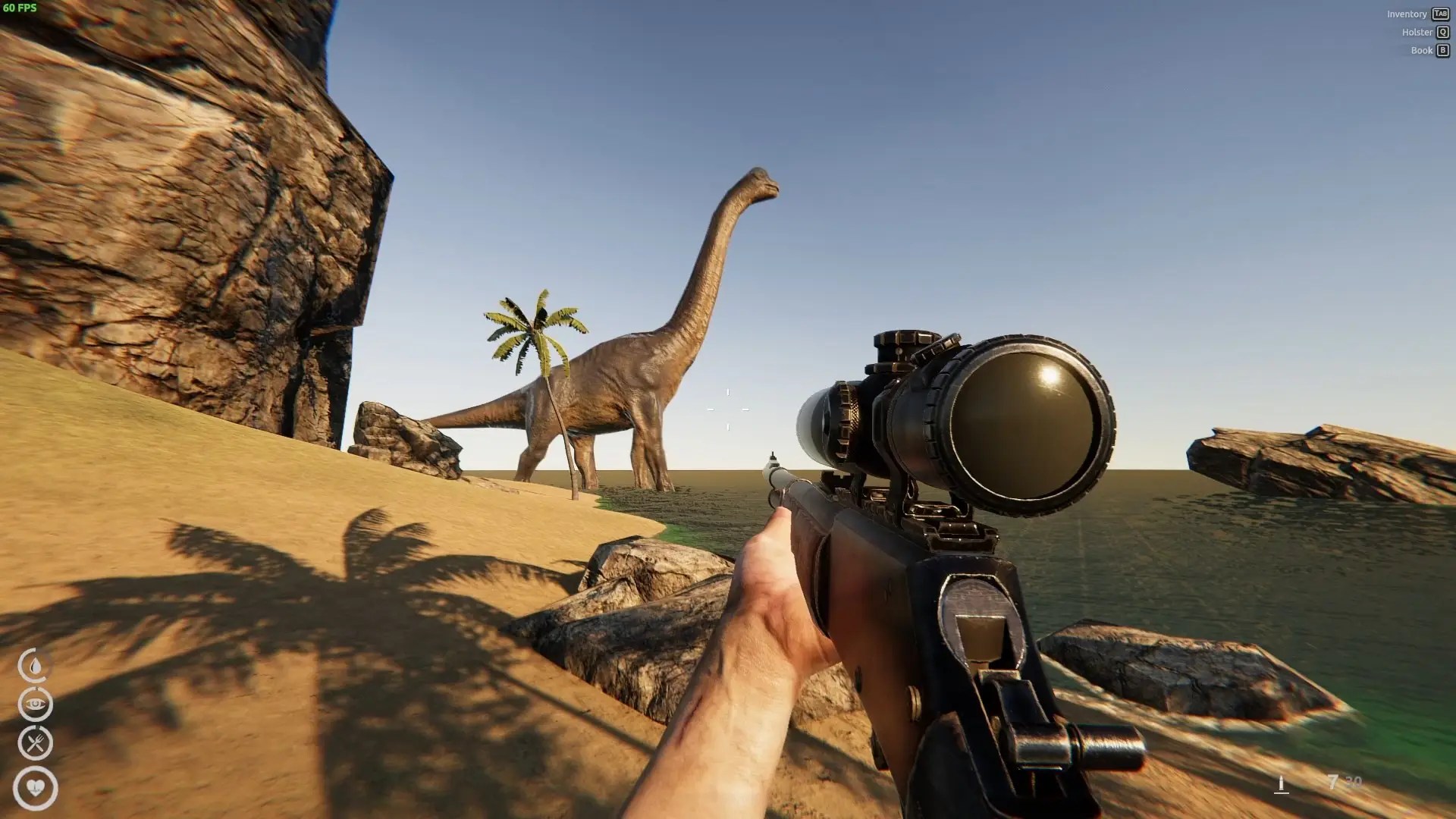Screen dimensions: 1456x819
Task: Click the water drop thirst icon
Action: pos(35,666)
